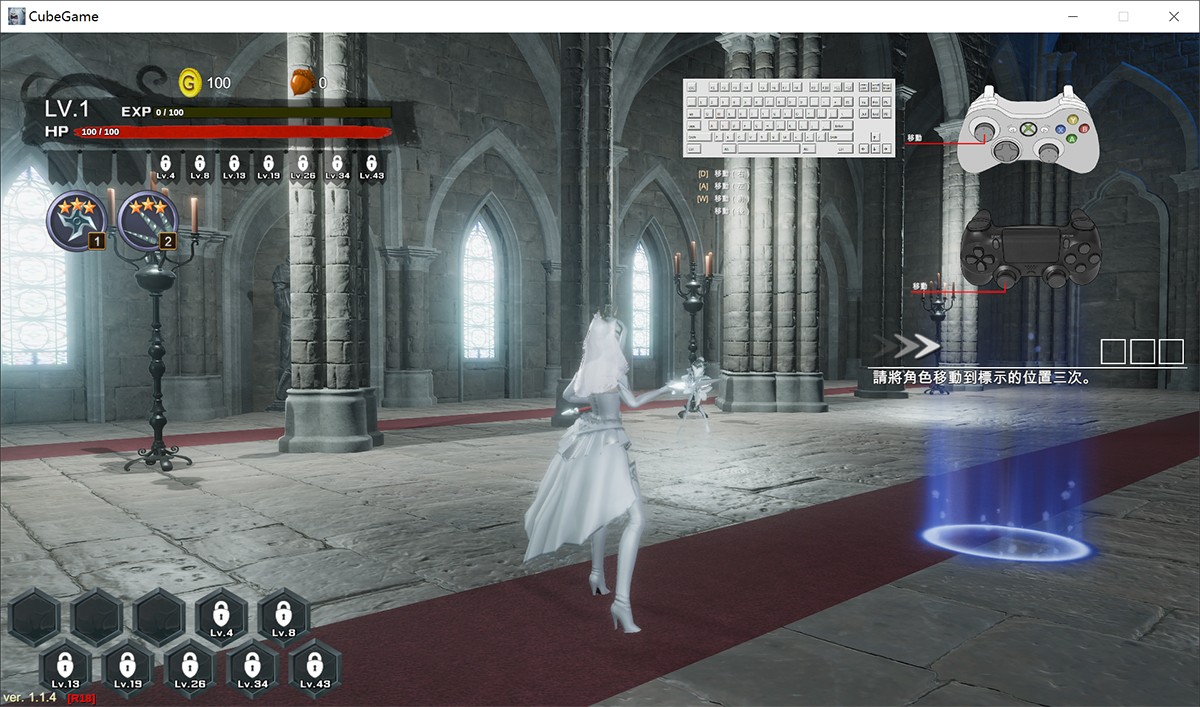This screenshot has width=1200, height=707.
Task: Select the locked Lv.34 banner slot
Action: [337, 166]
